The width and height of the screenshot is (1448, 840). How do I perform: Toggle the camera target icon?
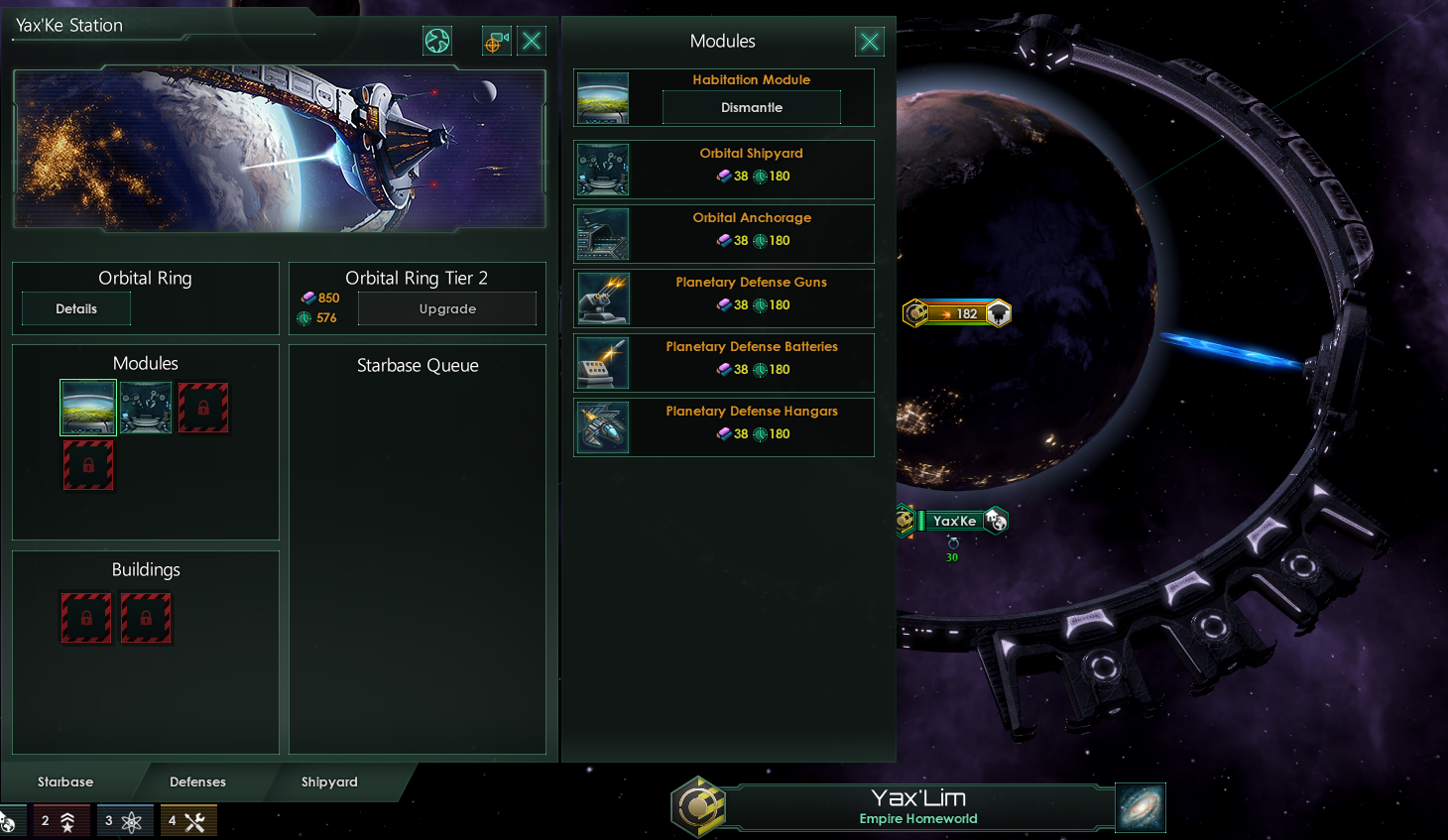pyautogui.click(x=496, y=41)
